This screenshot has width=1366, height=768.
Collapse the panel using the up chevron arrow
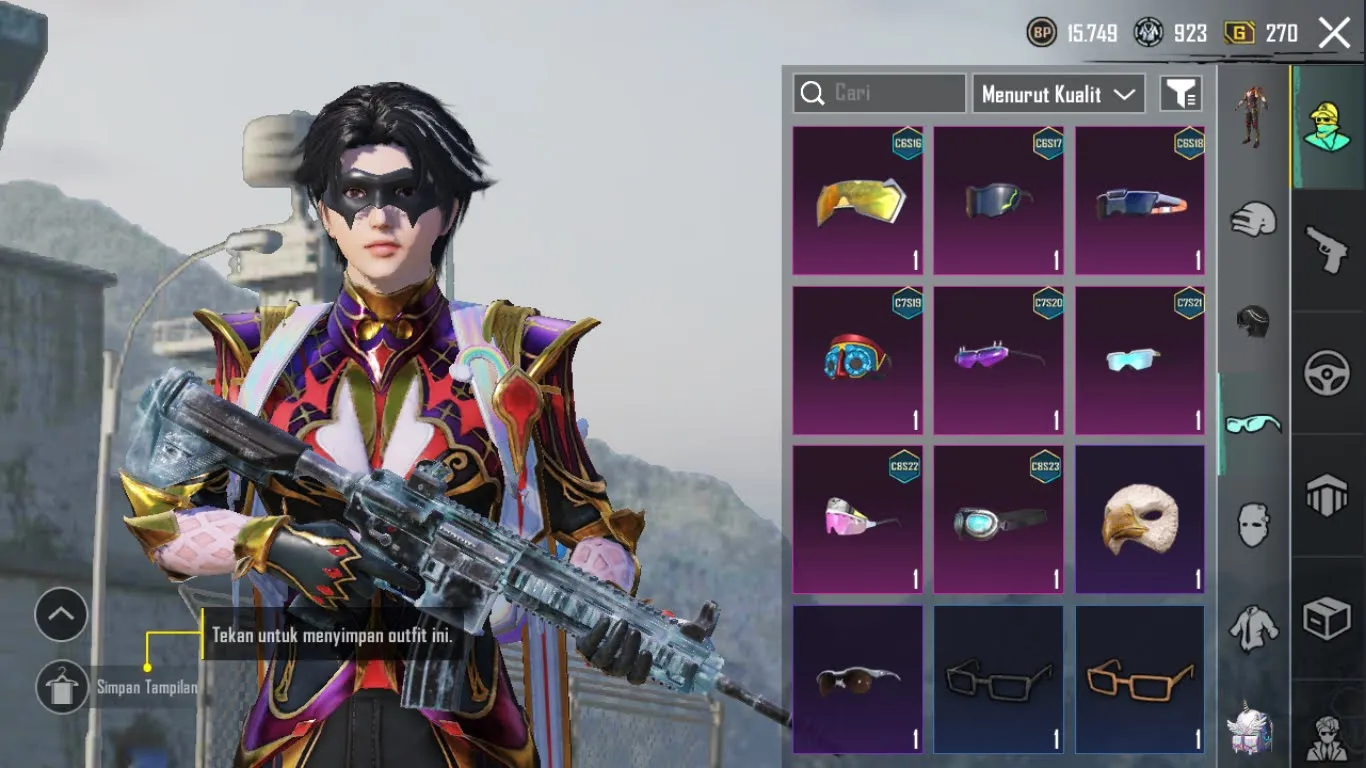pos(61,616)
